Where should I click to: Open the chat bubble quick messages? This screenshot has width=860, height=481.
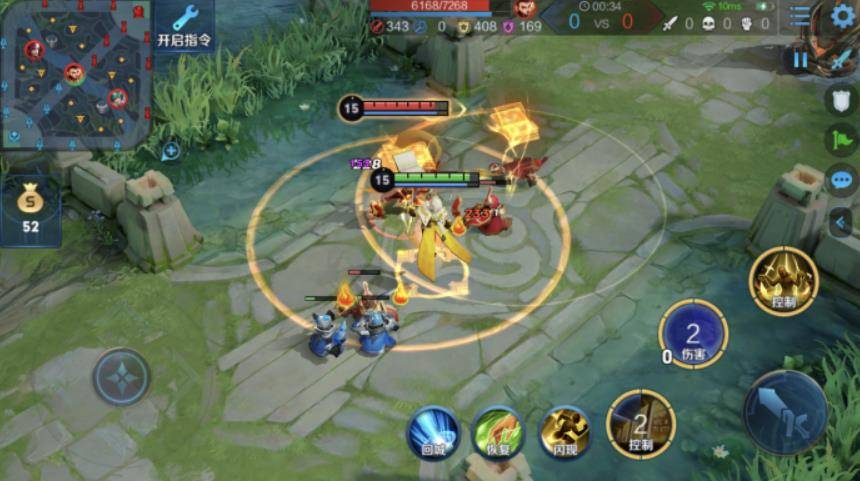pyautogui.click(x=841, y=181)
